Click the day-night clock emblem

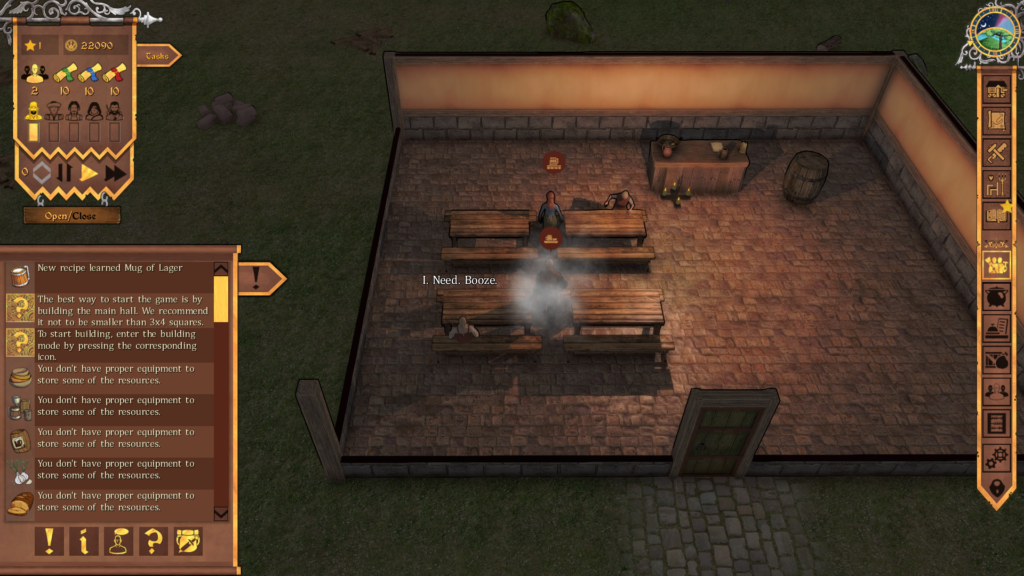tap(993, 33)
